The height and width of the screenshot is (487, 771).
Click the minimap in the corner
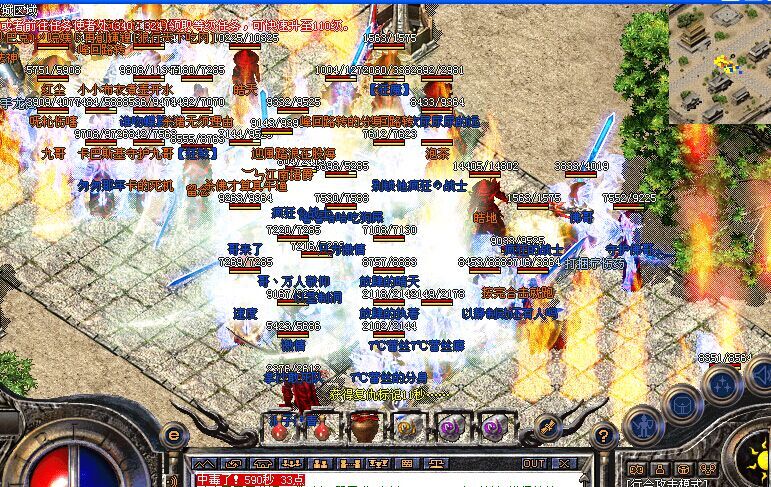click(x=718, y=62)
